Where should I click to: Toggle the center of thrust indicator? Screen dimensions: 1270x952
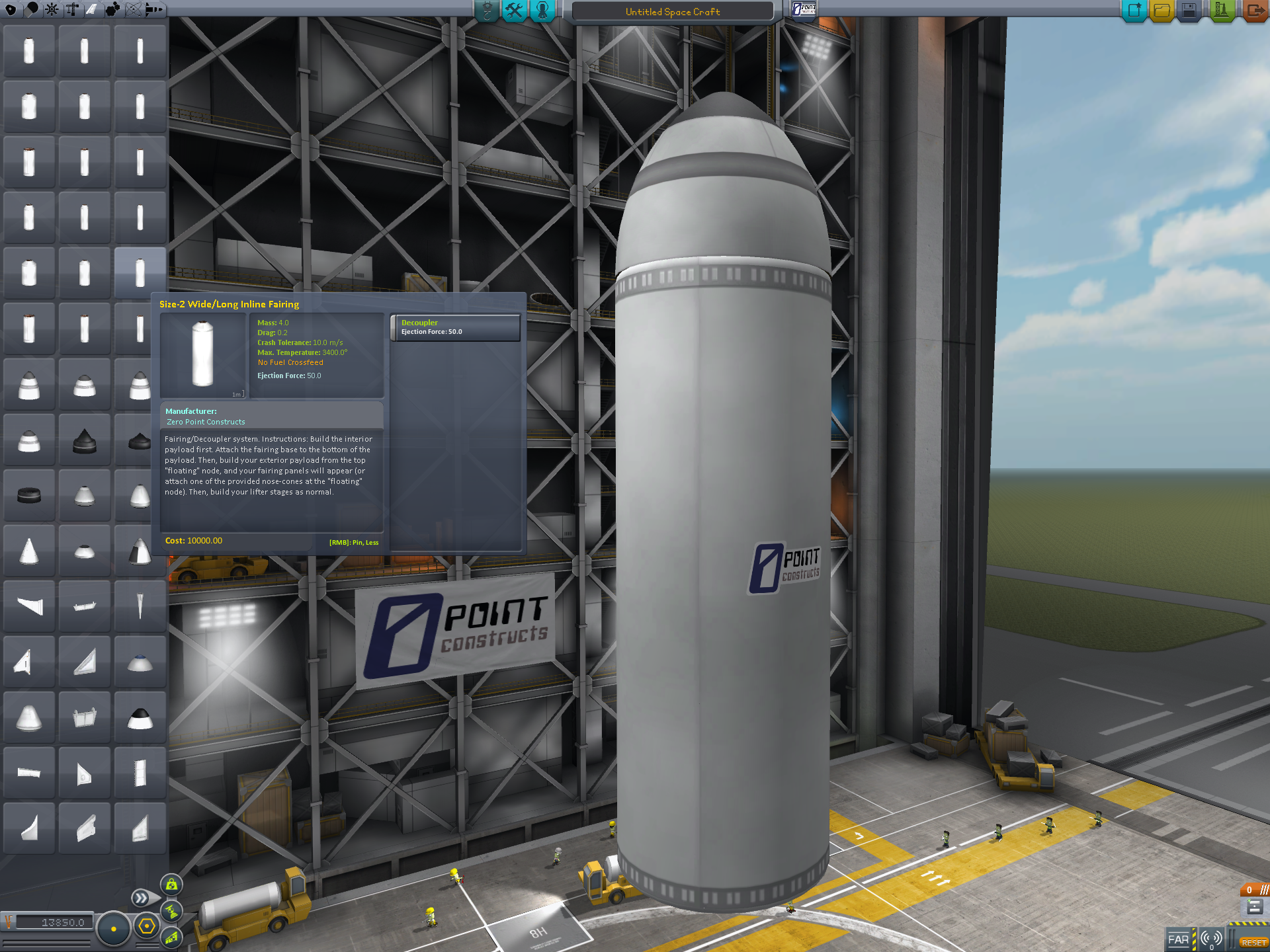tap(171, 911)
